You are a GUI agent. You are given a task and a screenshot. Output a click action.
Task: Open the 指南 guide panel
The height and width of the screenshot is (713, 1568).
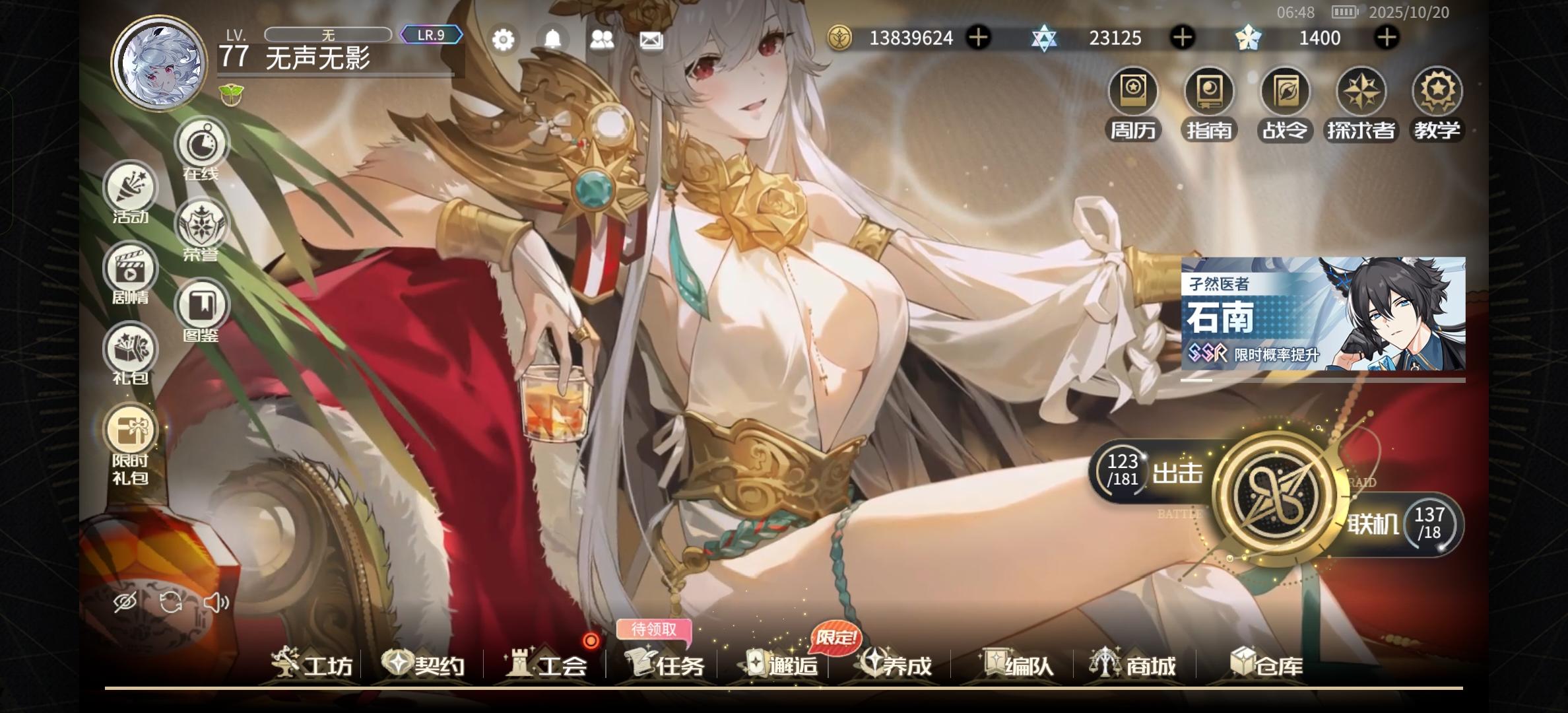[1209, 102]
